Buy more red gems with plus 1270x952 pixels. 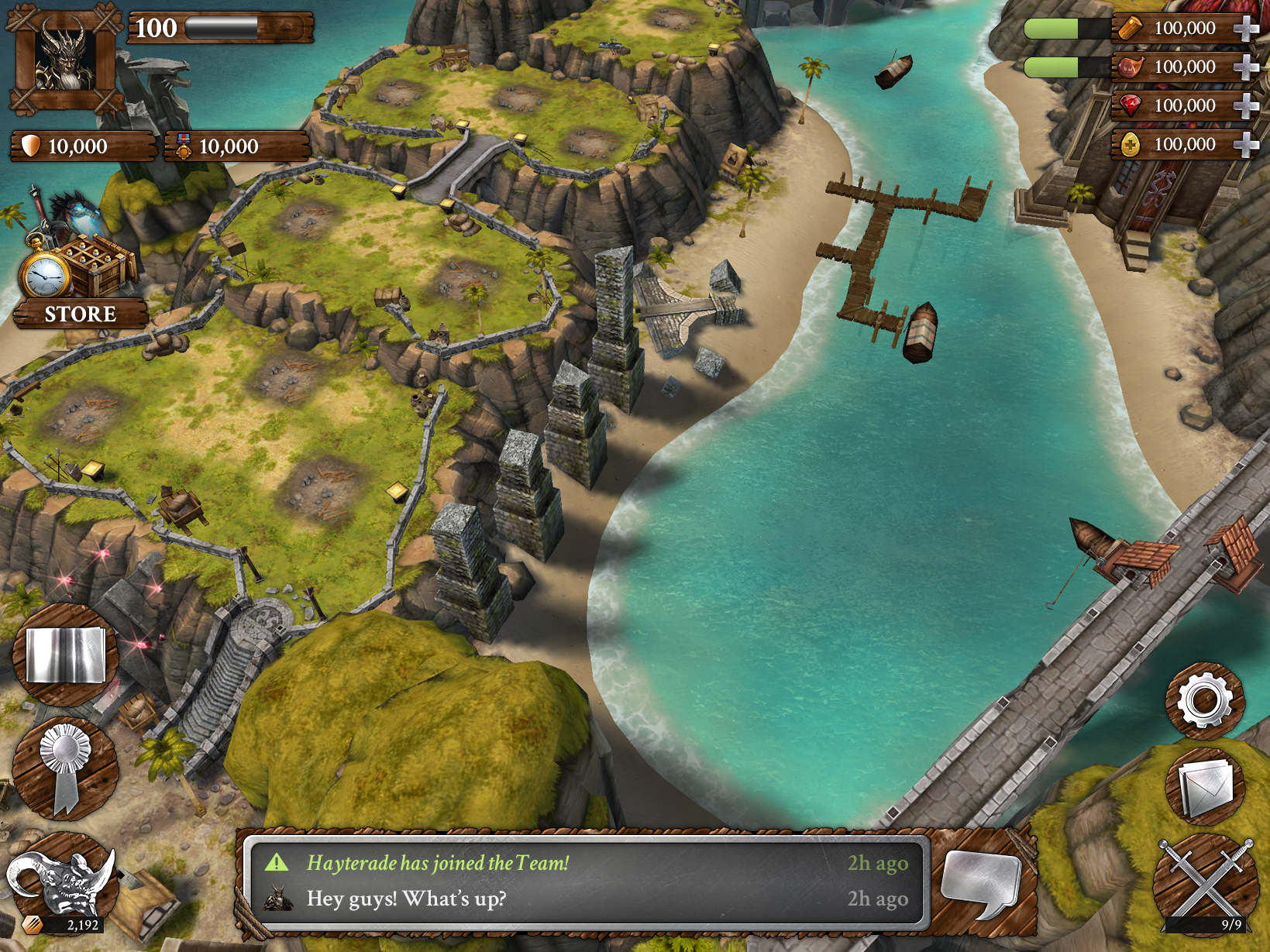click(x=1245, y=106)
